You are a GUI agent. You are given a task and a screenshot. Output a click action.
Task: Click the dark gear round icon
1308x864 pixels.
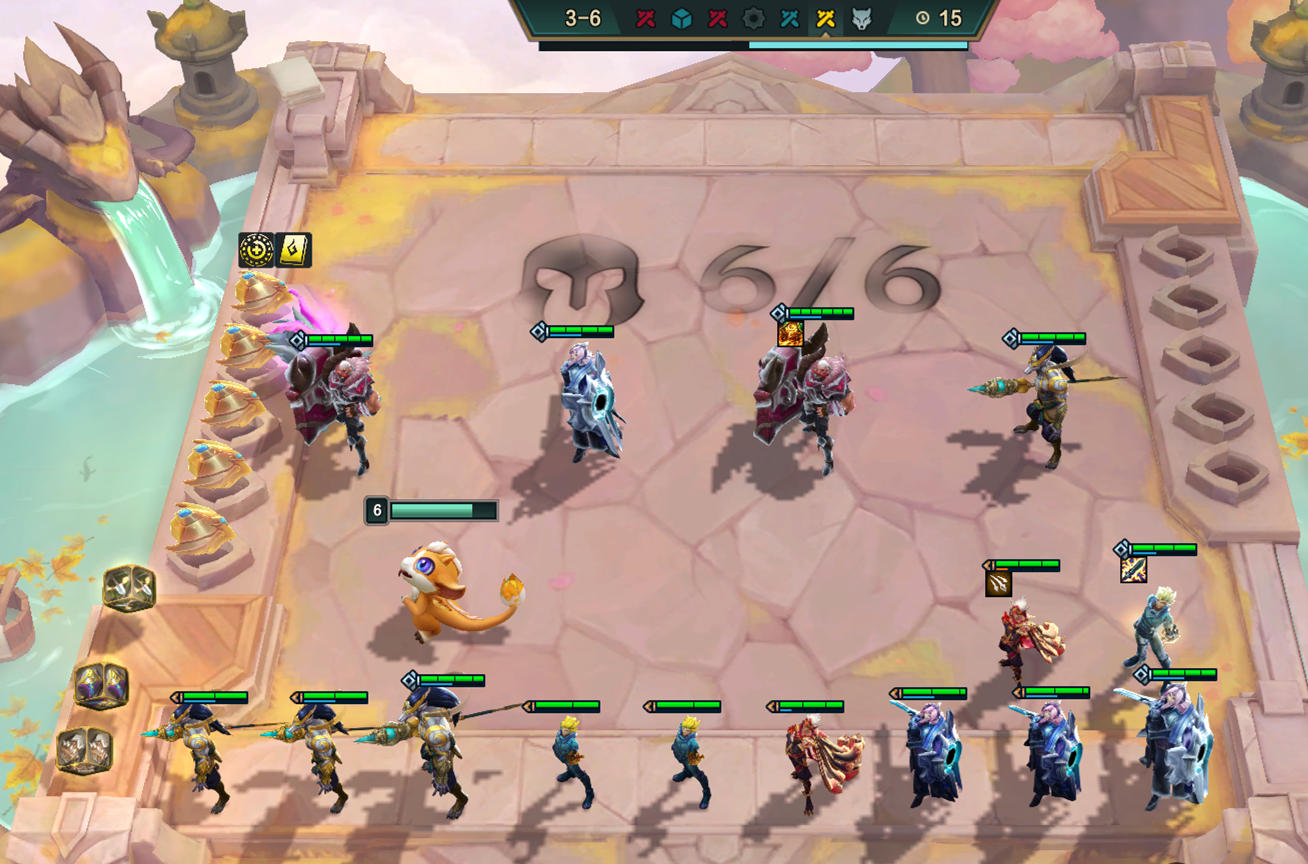753,18
